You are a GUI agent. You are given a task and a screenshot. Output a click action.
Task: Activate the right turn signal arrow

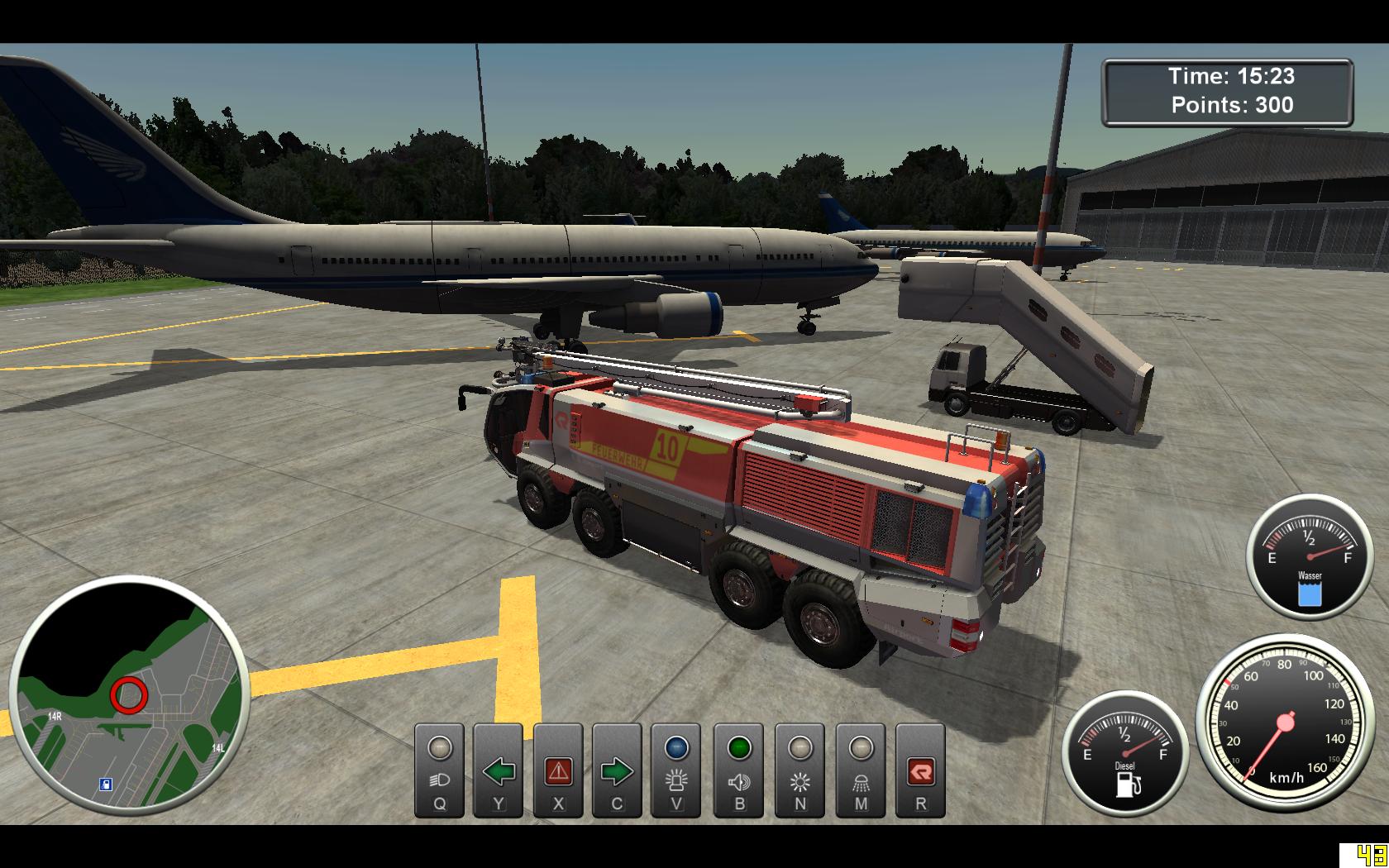point(617,770)
